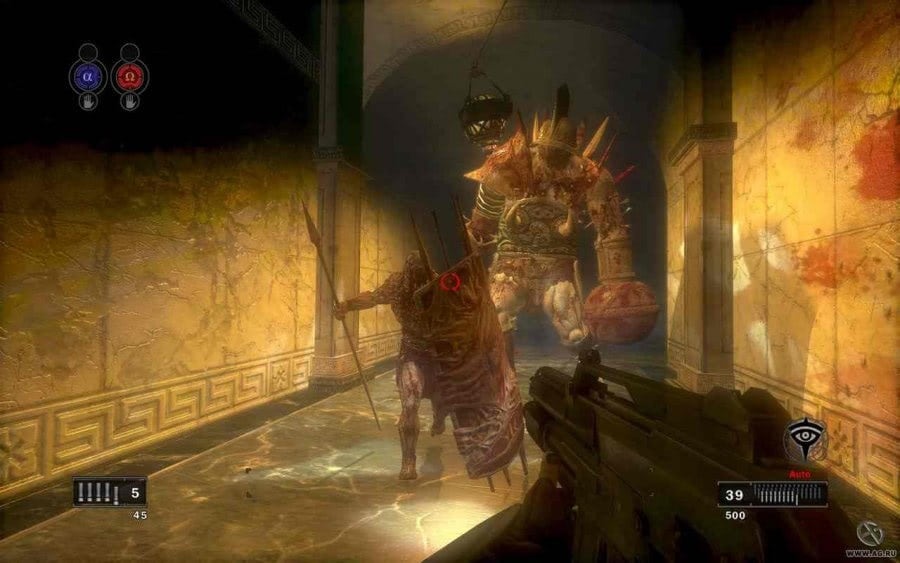
Task: Select the blue alpha signet icon
Action: [87, 75]
